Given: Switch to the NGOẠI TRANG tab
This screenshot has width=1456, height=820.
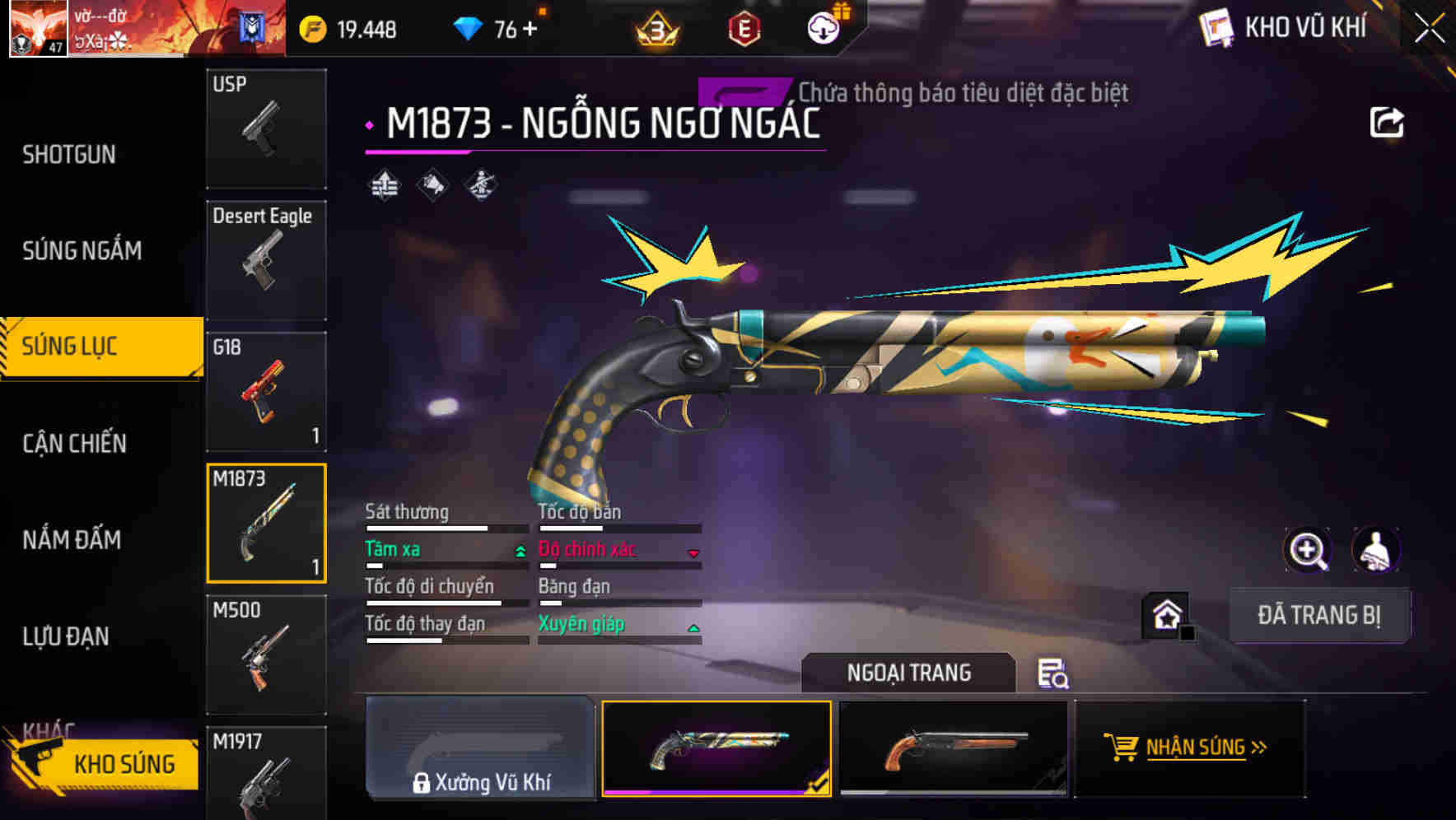Looking at the screenshot, I should point(908,672).
